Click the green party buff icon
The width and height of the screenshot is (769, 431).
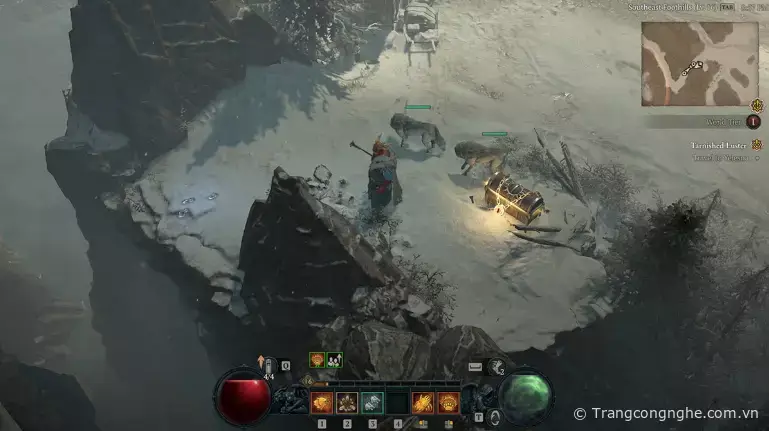coord(334,360)
